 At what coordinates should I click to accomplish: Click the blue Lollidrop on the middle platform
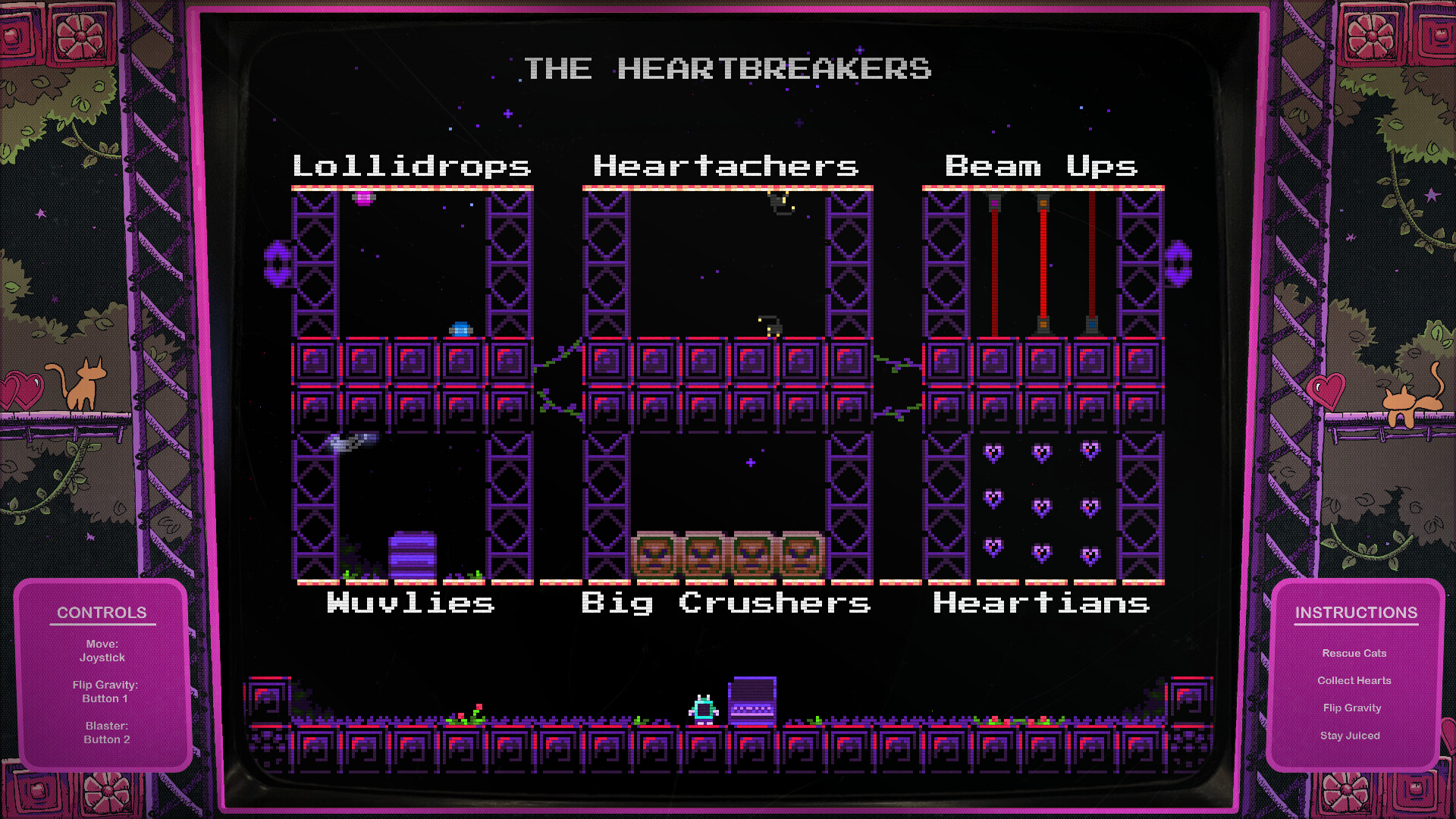(460, 328)
